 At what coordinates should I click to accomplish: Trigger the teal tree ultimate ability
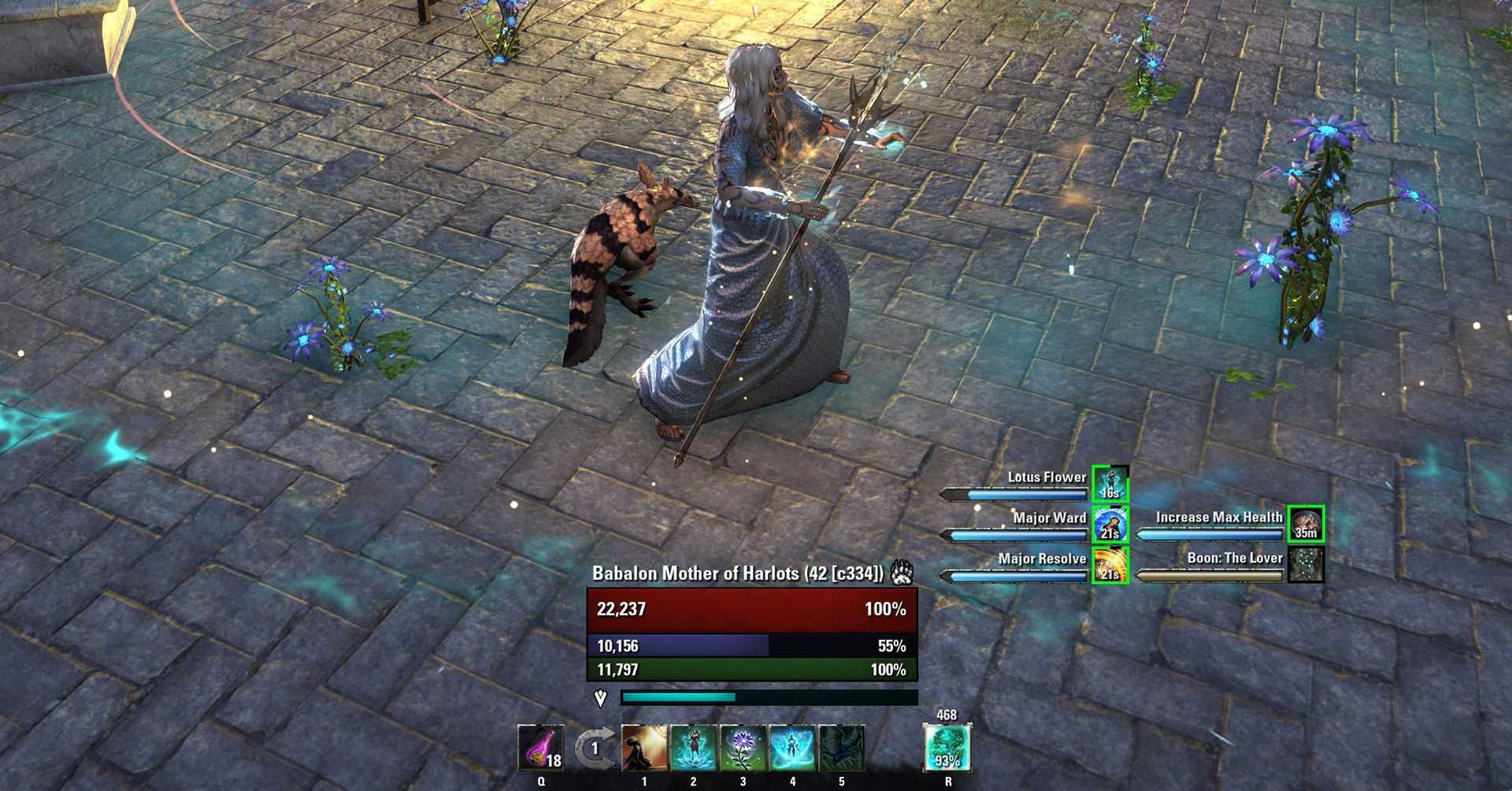tap(947, 748)
